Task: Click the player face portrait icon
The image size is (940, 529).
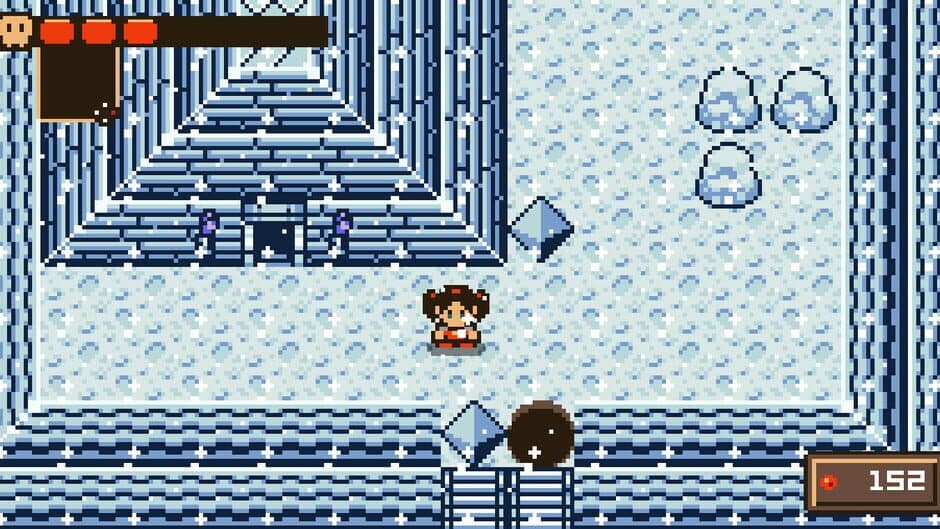Action: [17, 30]
